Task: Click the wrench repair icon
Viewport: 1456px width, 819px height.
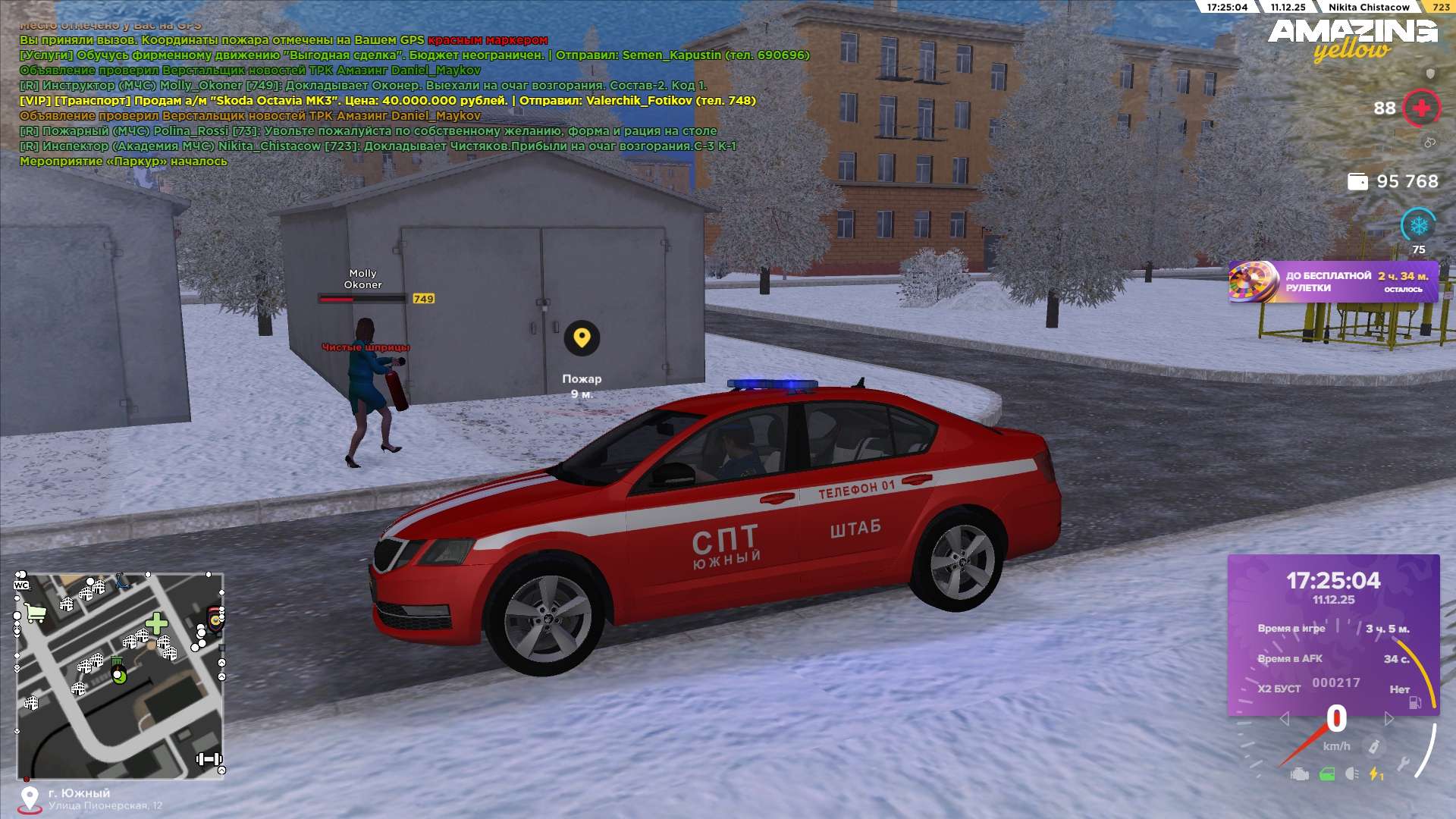Action: point(1403,764)
